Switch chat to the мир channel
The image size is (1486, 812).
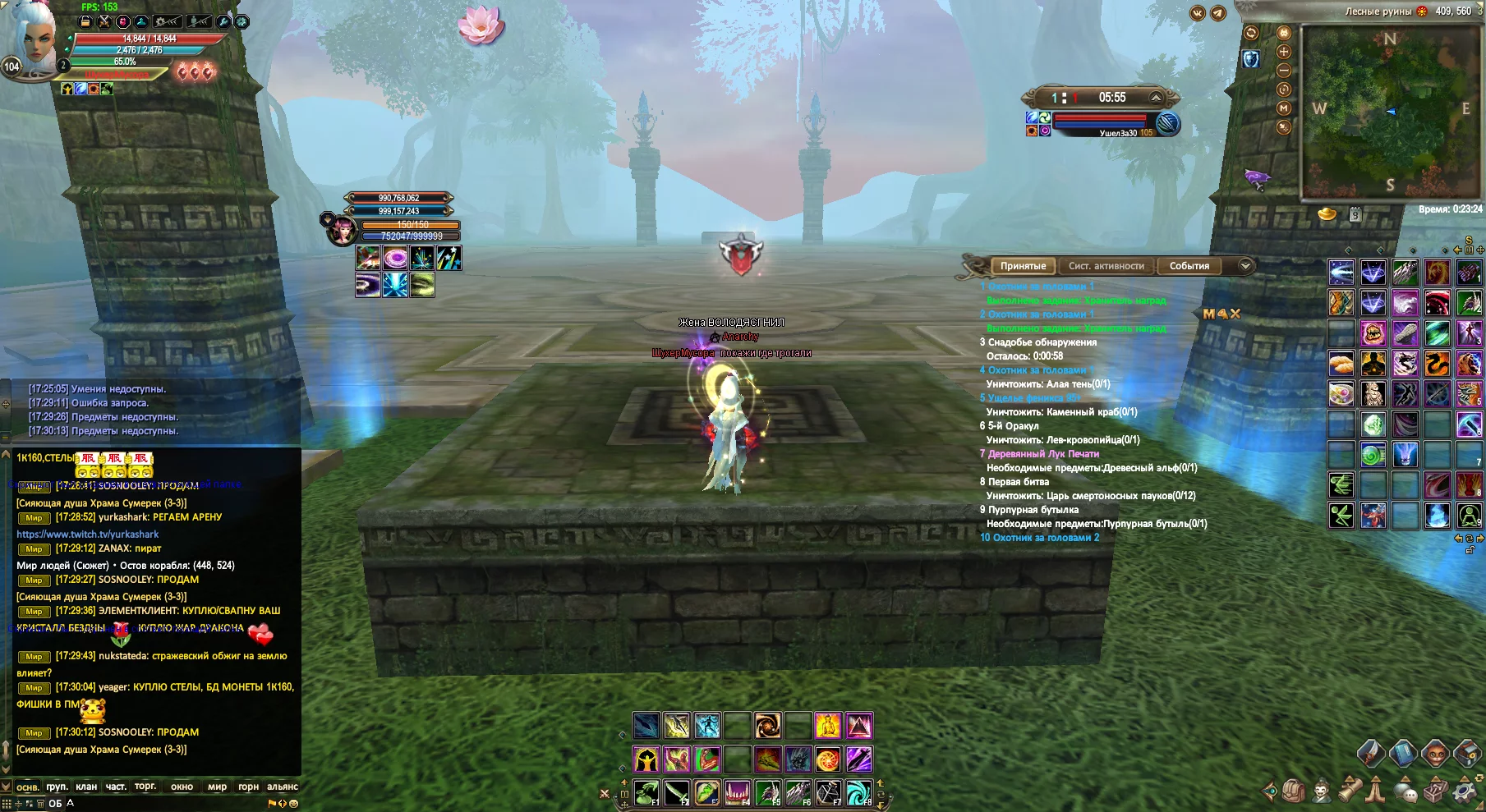coord(217,787)
